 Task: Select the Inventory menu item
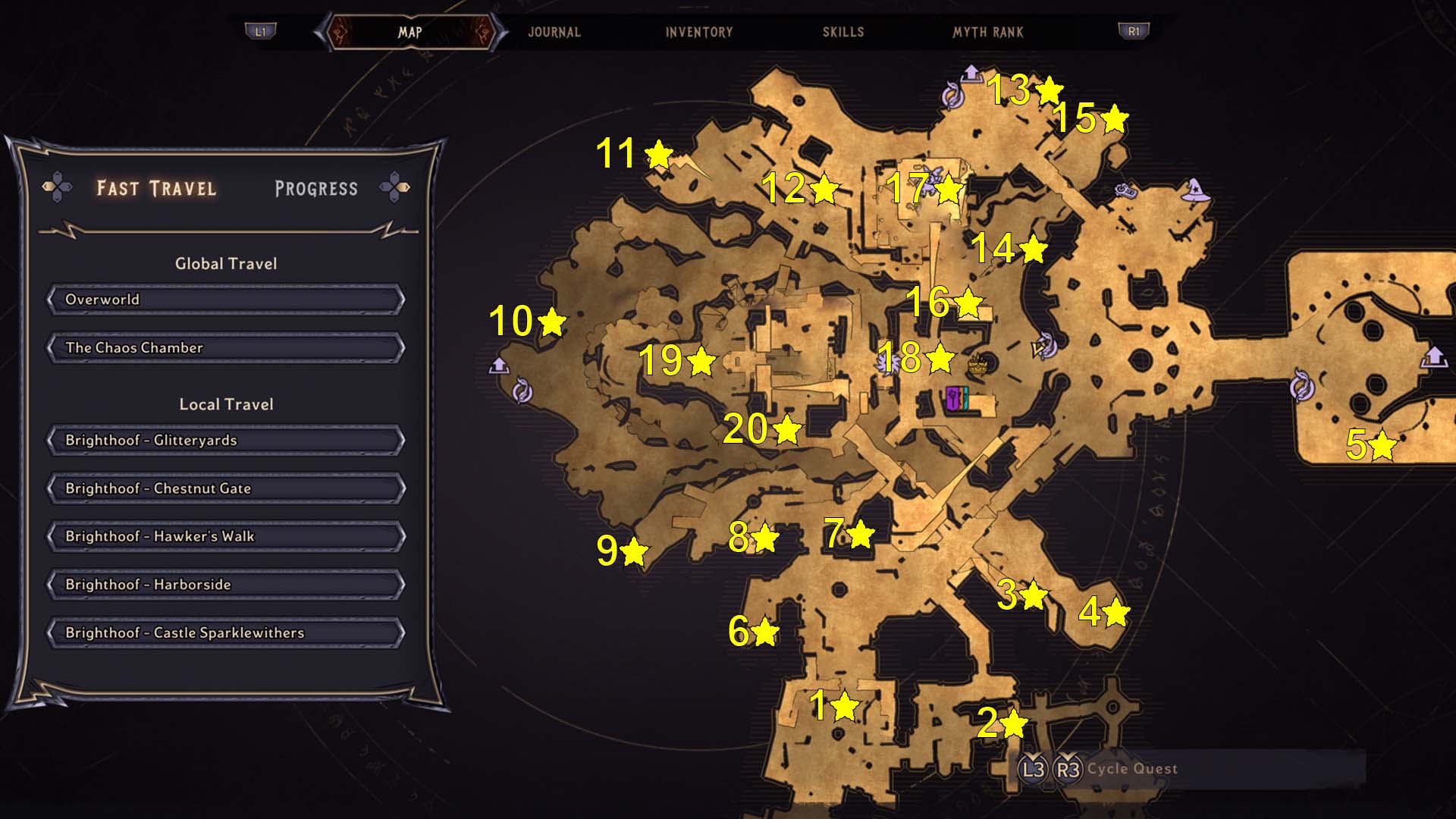(698, 32)
